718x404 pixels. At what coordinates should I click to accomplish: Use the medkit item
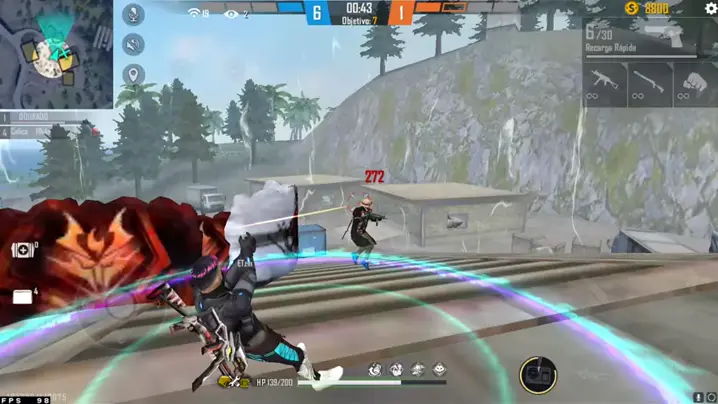click(x=21, y=251)
